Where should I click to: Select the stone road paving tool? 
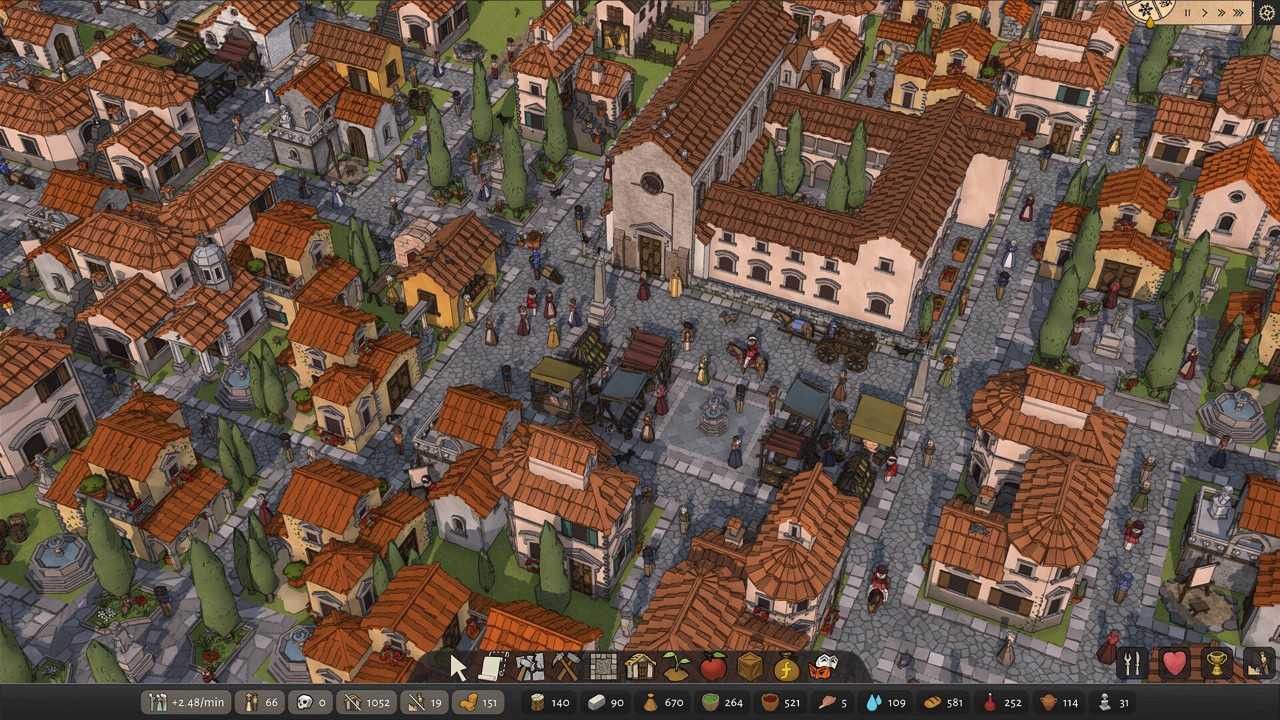[x=601, y=667]
